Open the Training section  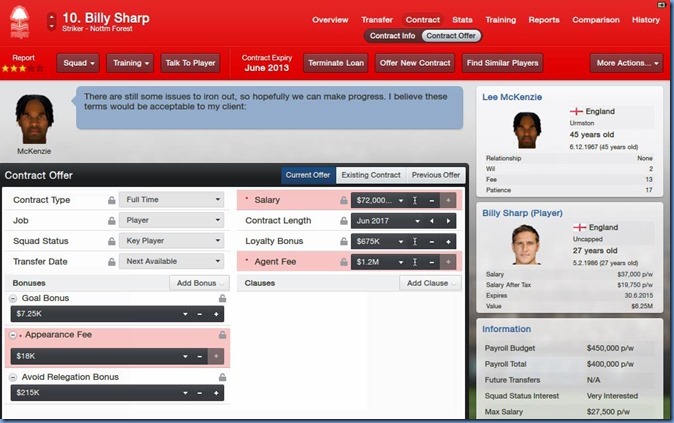(x=500, y=19)
